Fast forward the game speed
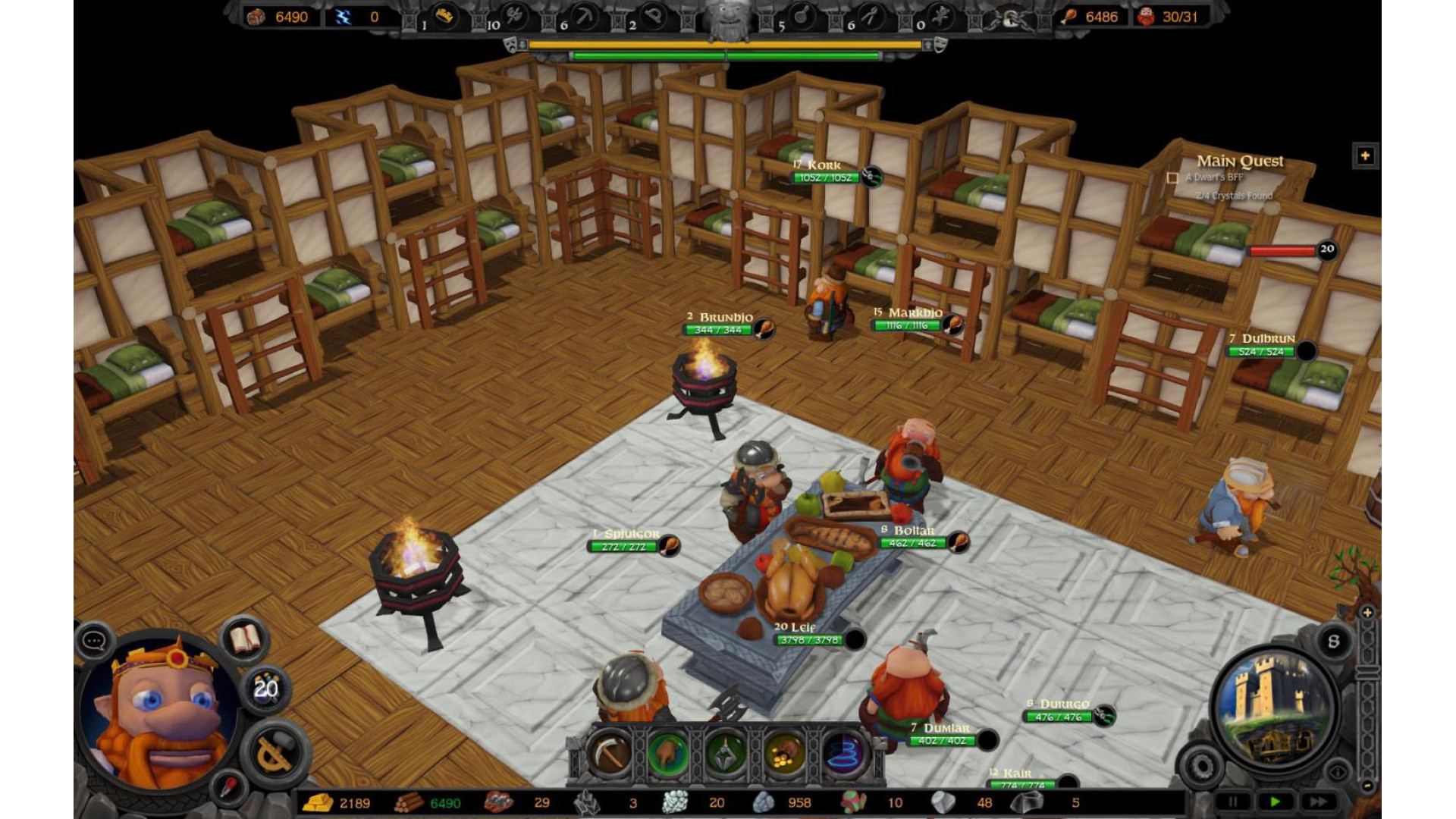1456x819 pixels. (1318, 802)
